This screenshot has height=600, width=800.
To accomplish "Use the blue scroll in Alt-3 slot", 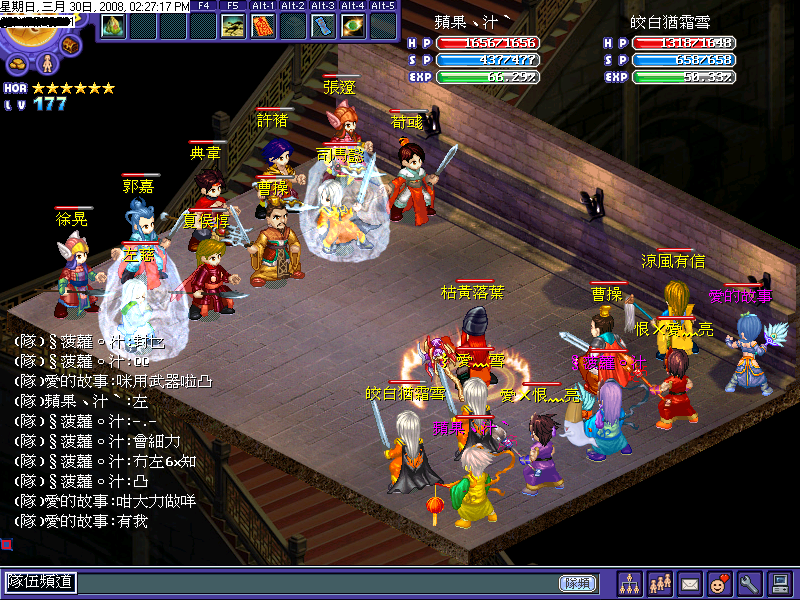I will pos(323,26).
